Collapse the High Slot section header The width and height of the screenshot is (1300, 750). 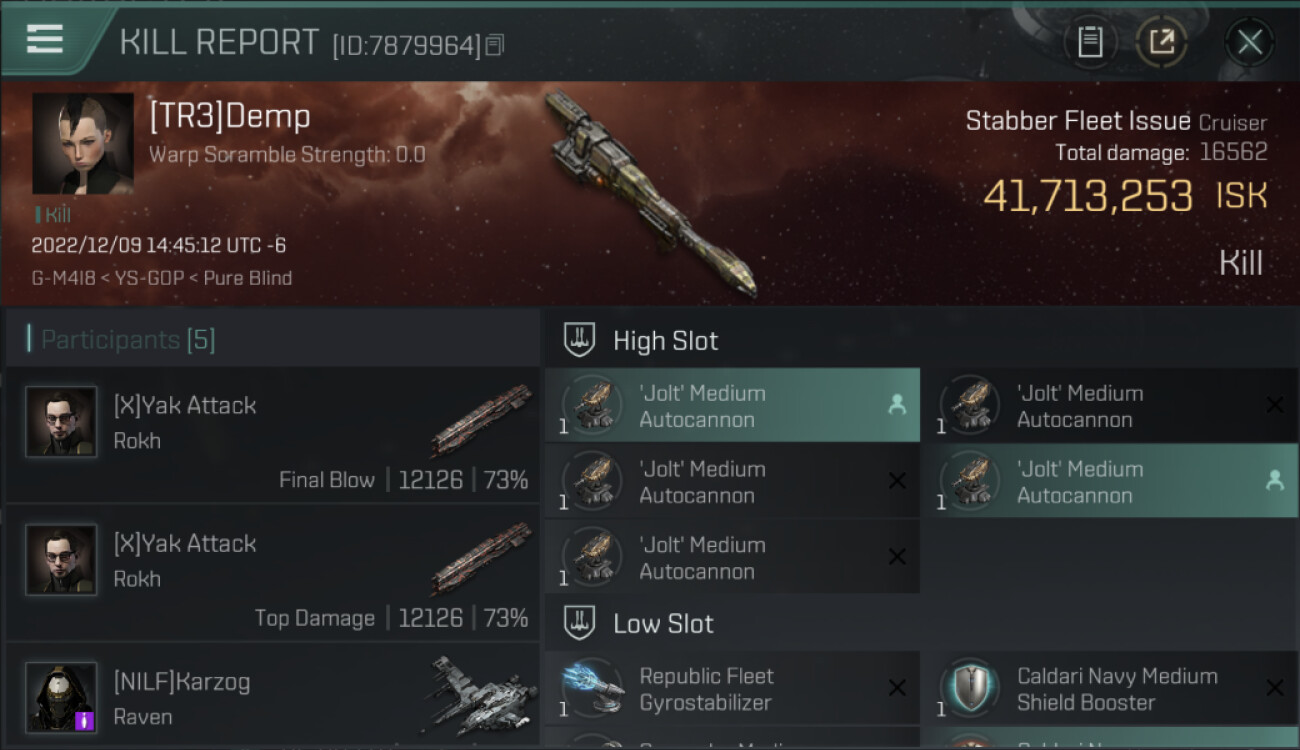tap(665, 341)
